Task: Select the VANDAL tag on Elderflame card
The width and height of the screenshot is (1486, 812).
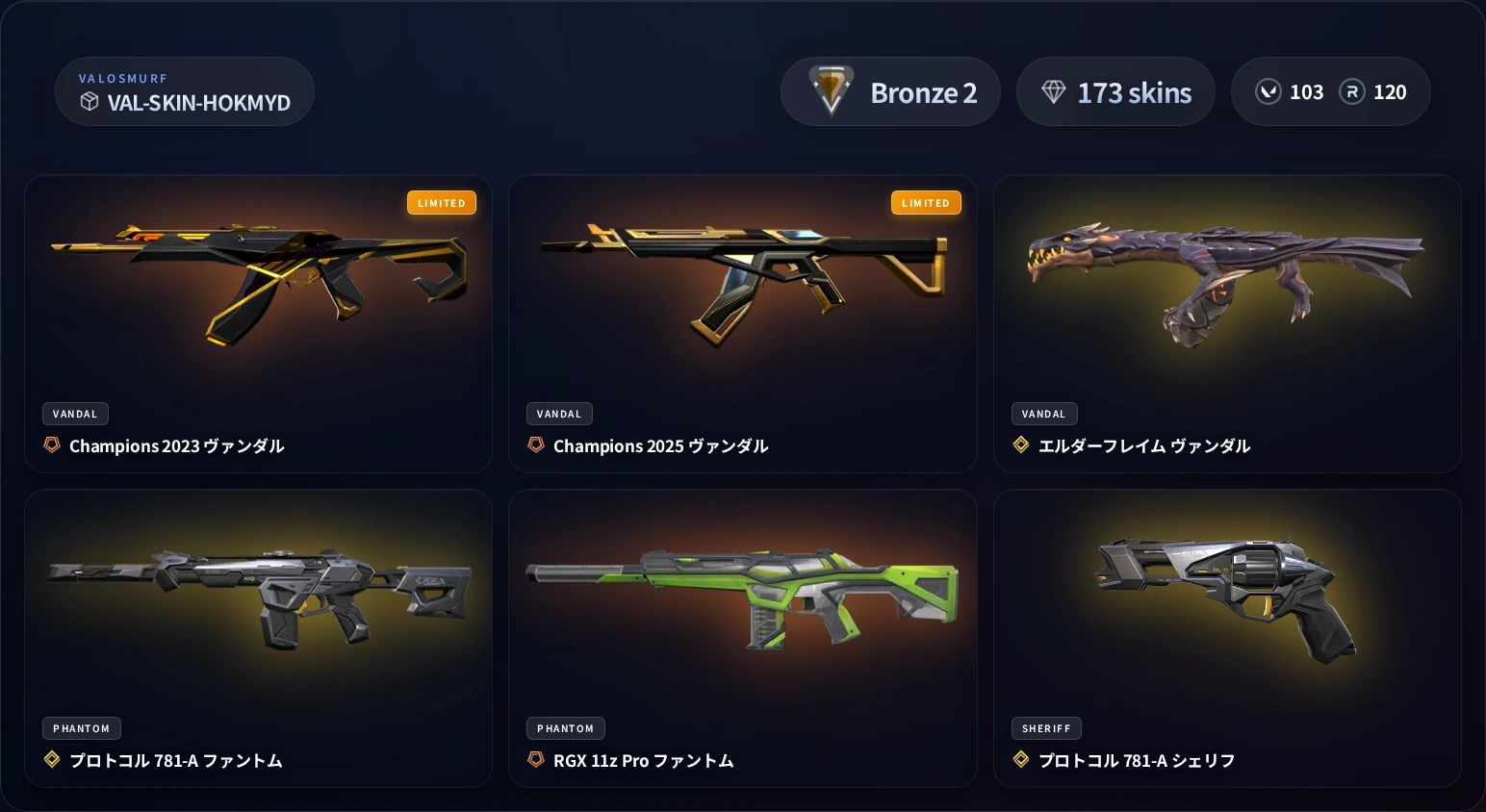Action: [x=1044, y=413]
